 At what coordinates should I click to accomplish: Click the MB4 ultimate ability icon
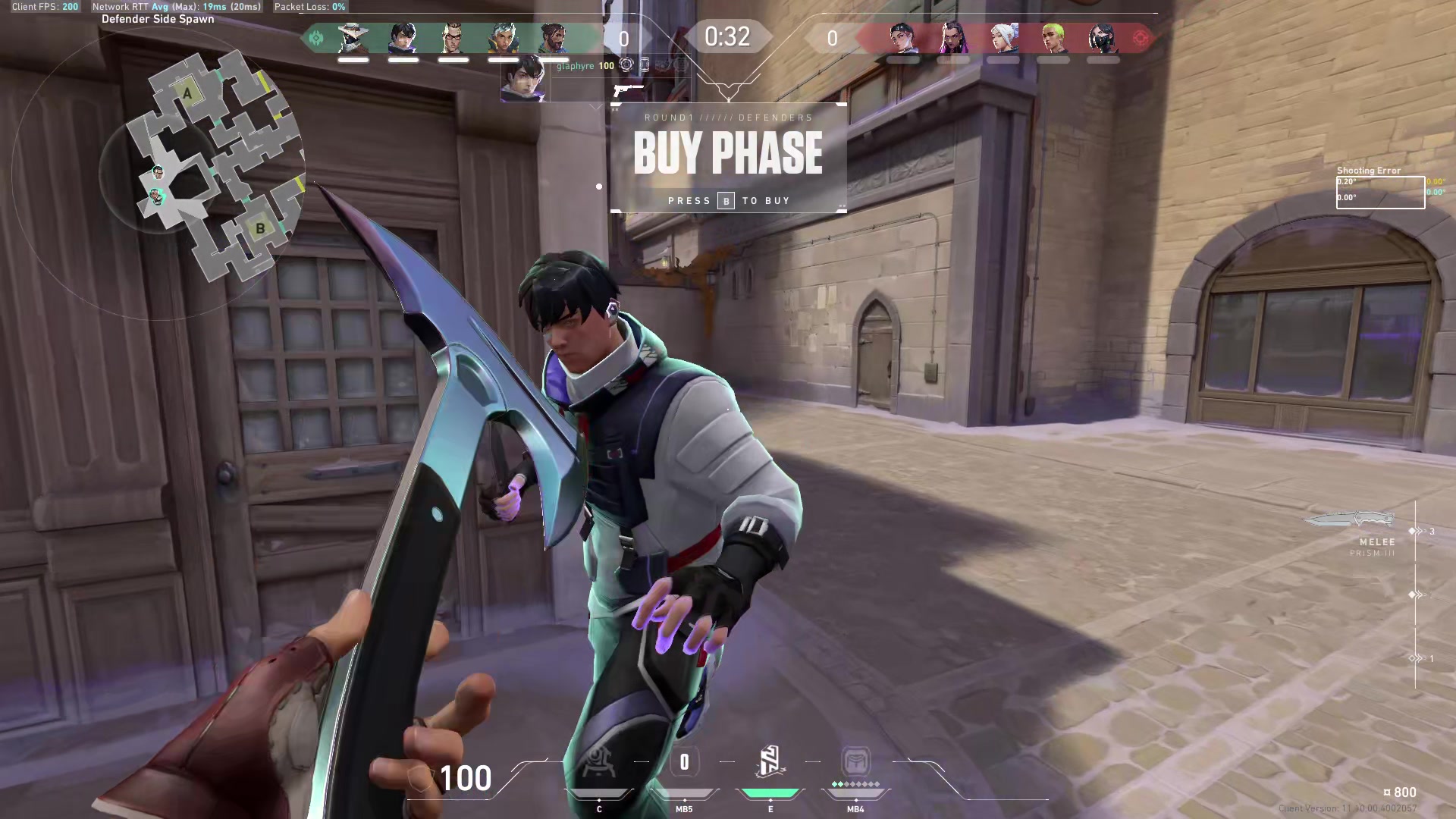click(855, 762)
